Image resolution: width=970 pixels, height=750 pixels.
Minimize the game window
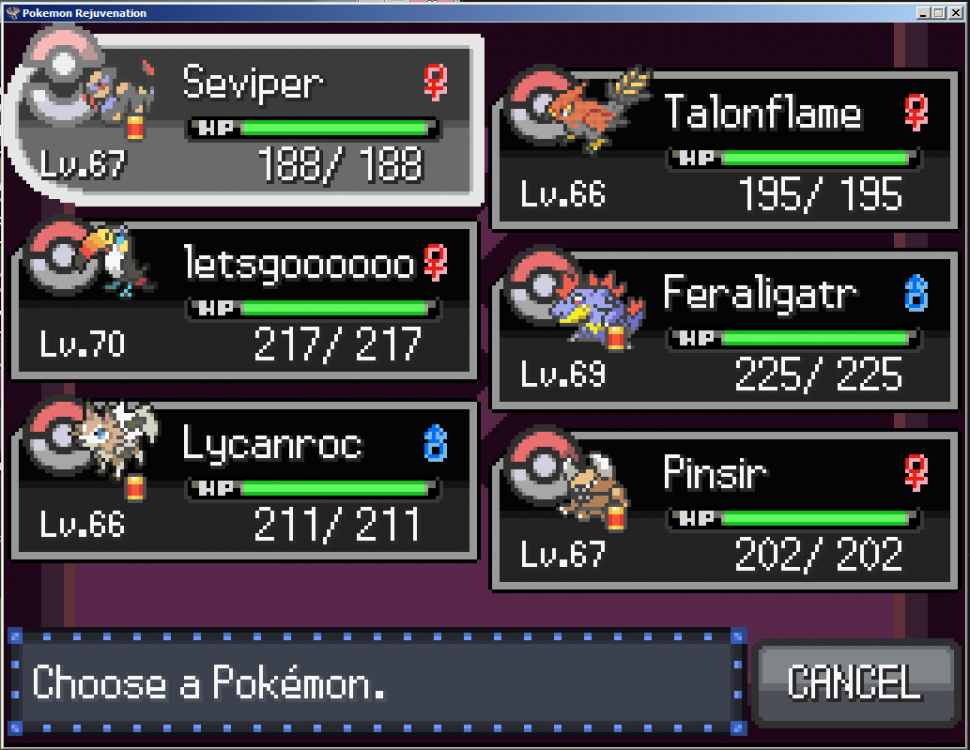[x=923, y=13]
